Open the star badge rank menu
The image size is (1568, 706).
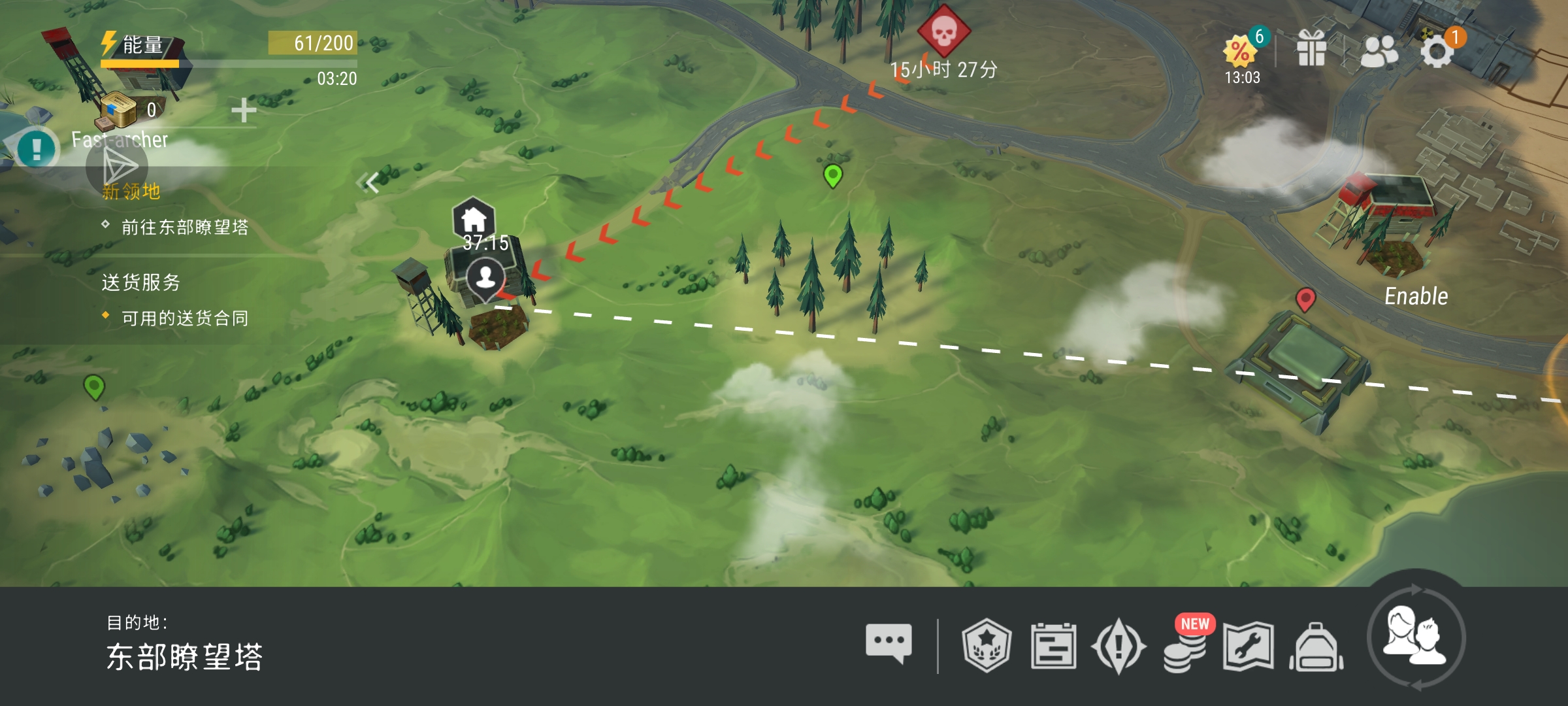987,645
